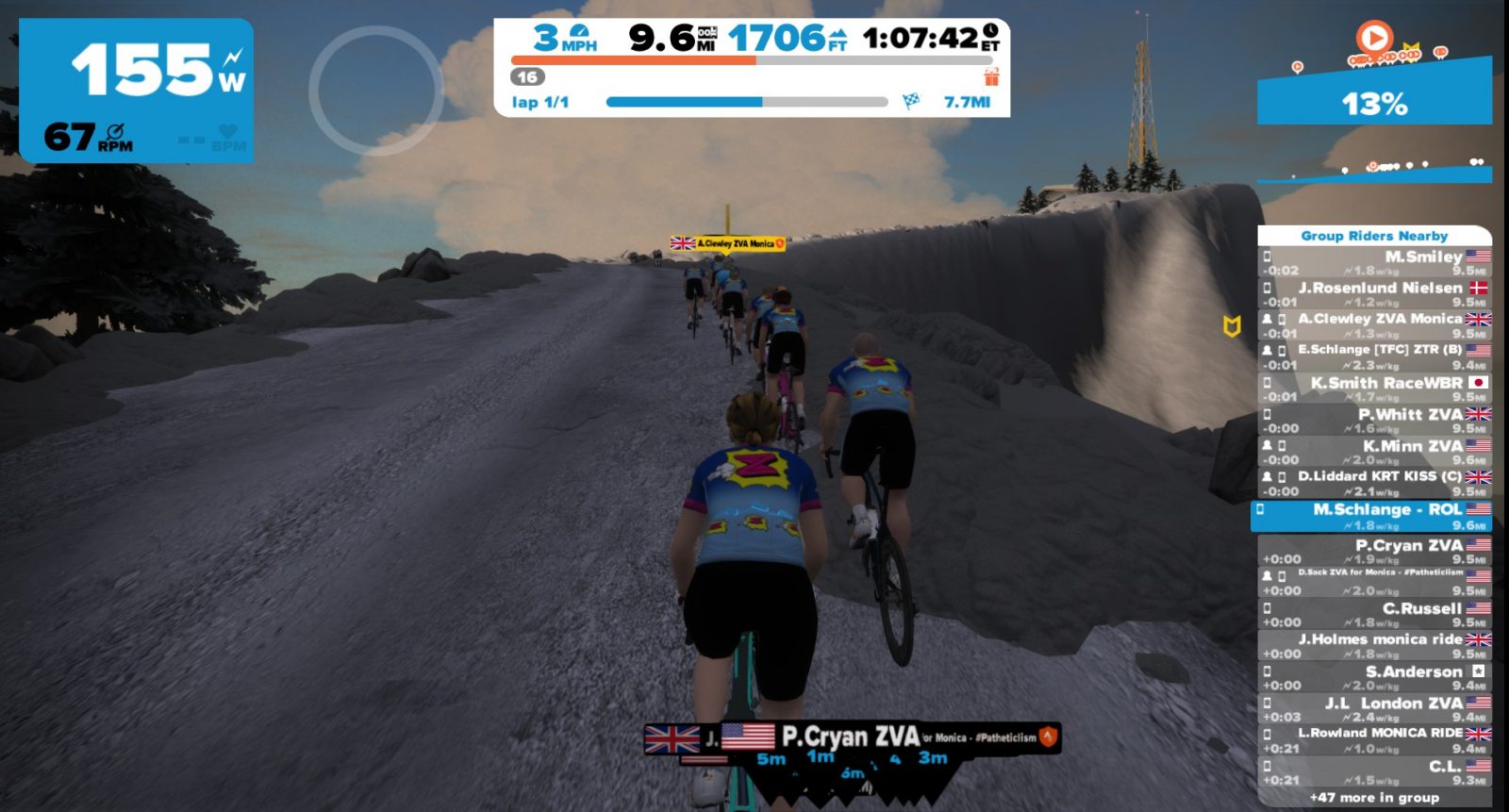Screen dimensions: 1509x812
Task: Click the yellow group leader beacon icon
Action: click(x=1231, y=326)
